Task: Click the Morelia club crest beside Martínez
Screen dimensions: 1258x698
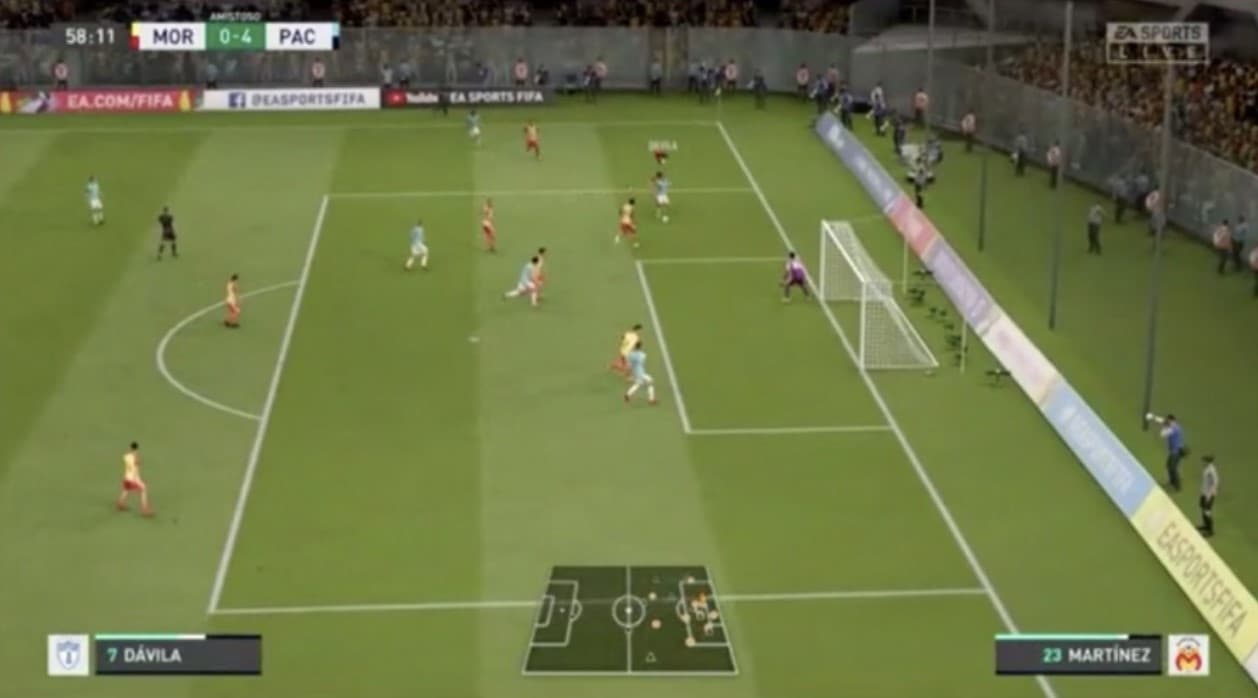Action: [x=1188, y=655]
